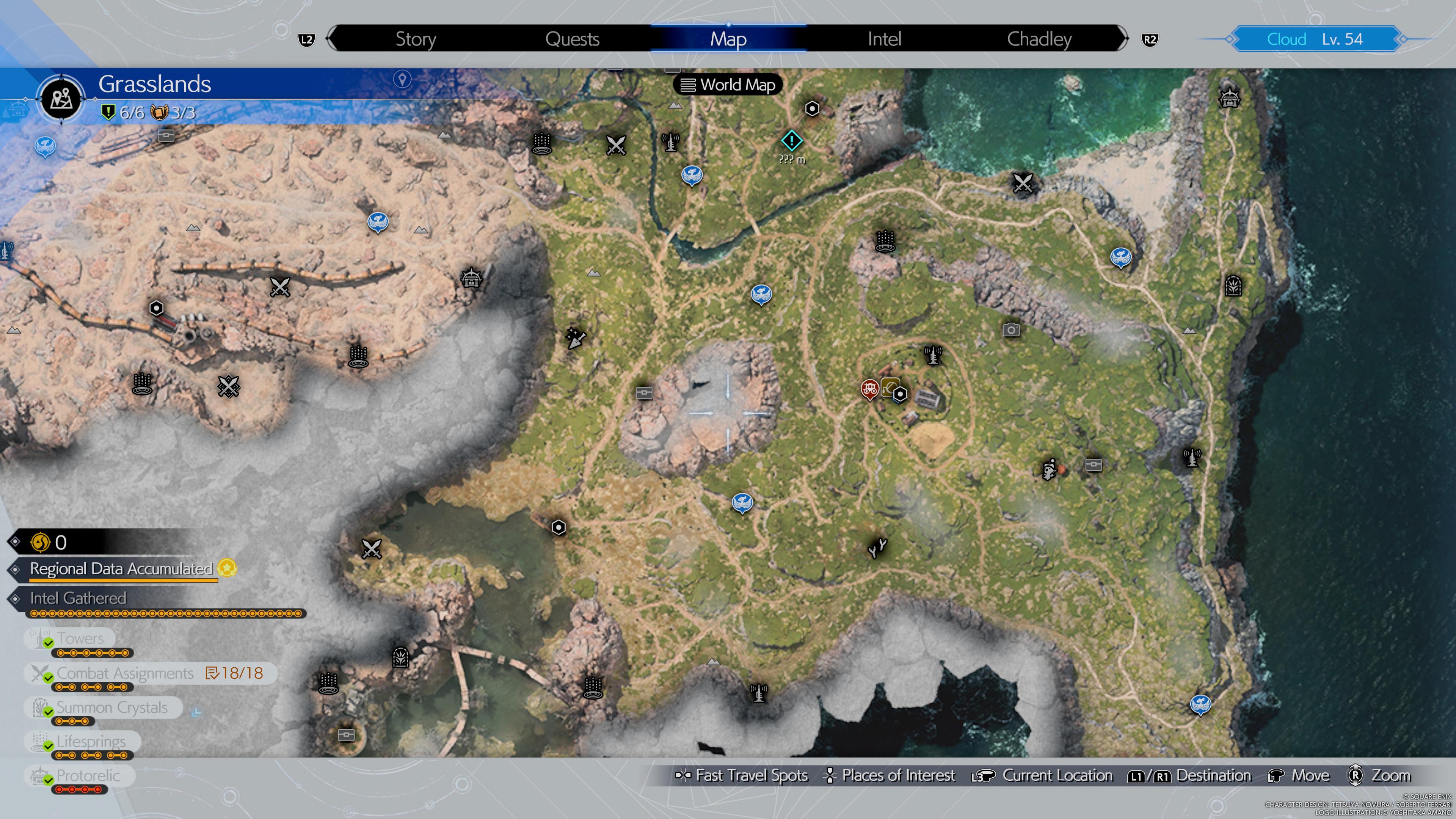The height and width of the screenshot is (819, 1456).
Task: Select the blue chocobo fast travel icon near center
Action: pyautogui.click(x=762, y=293)
